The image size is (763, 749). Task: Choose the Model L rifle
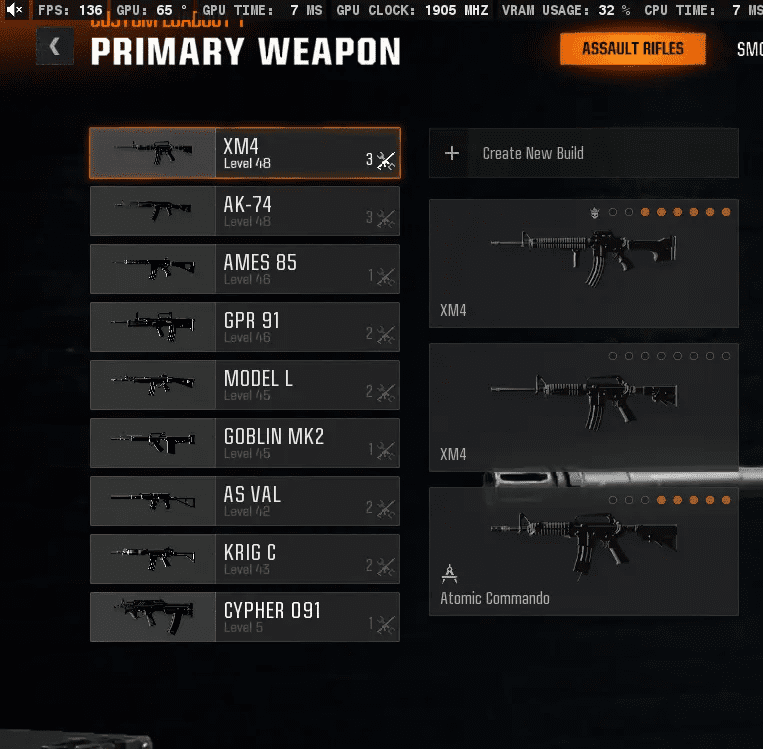point(244,385)
